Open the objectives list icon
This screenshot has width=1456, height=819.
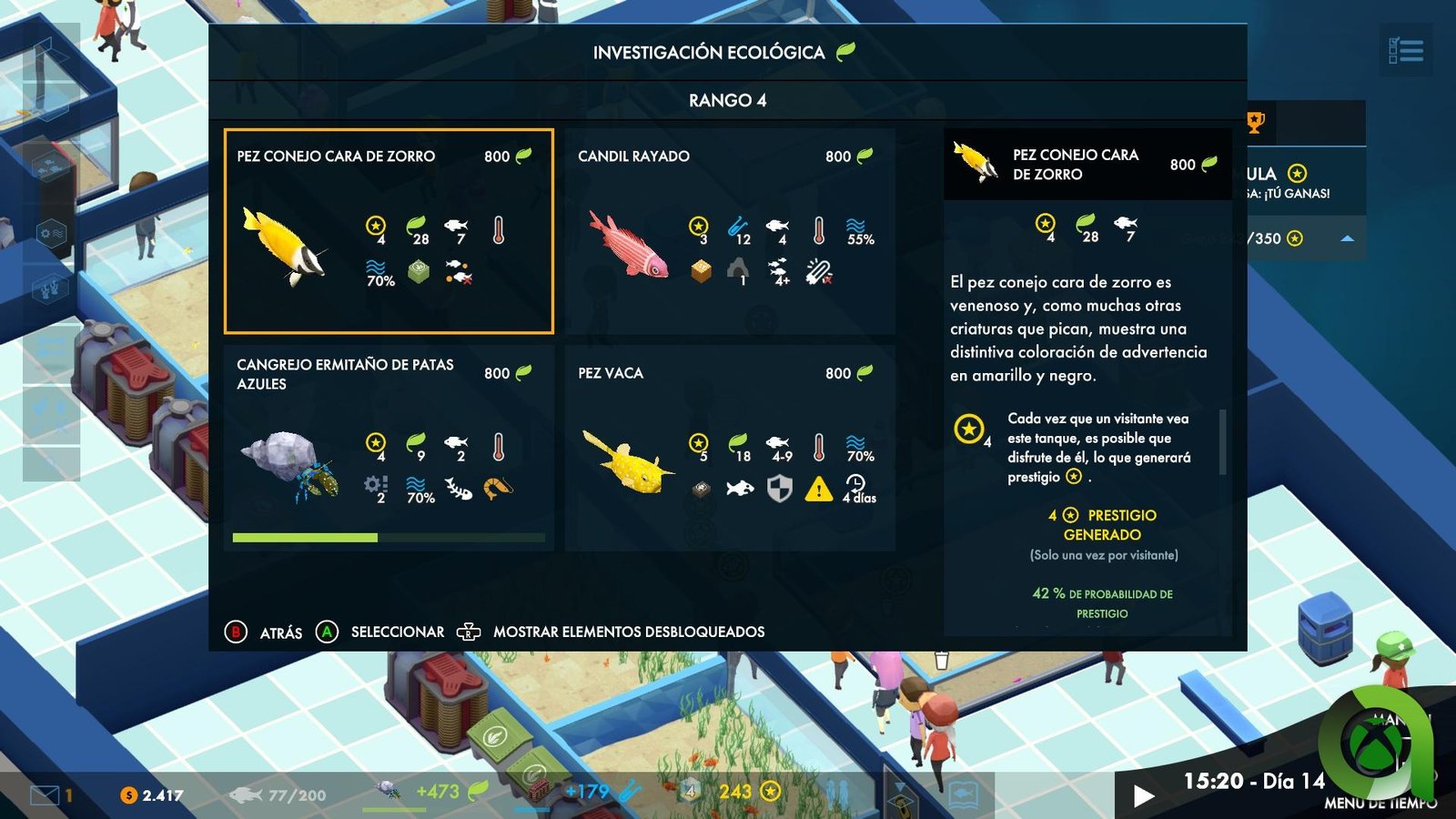pos(1406,50)
